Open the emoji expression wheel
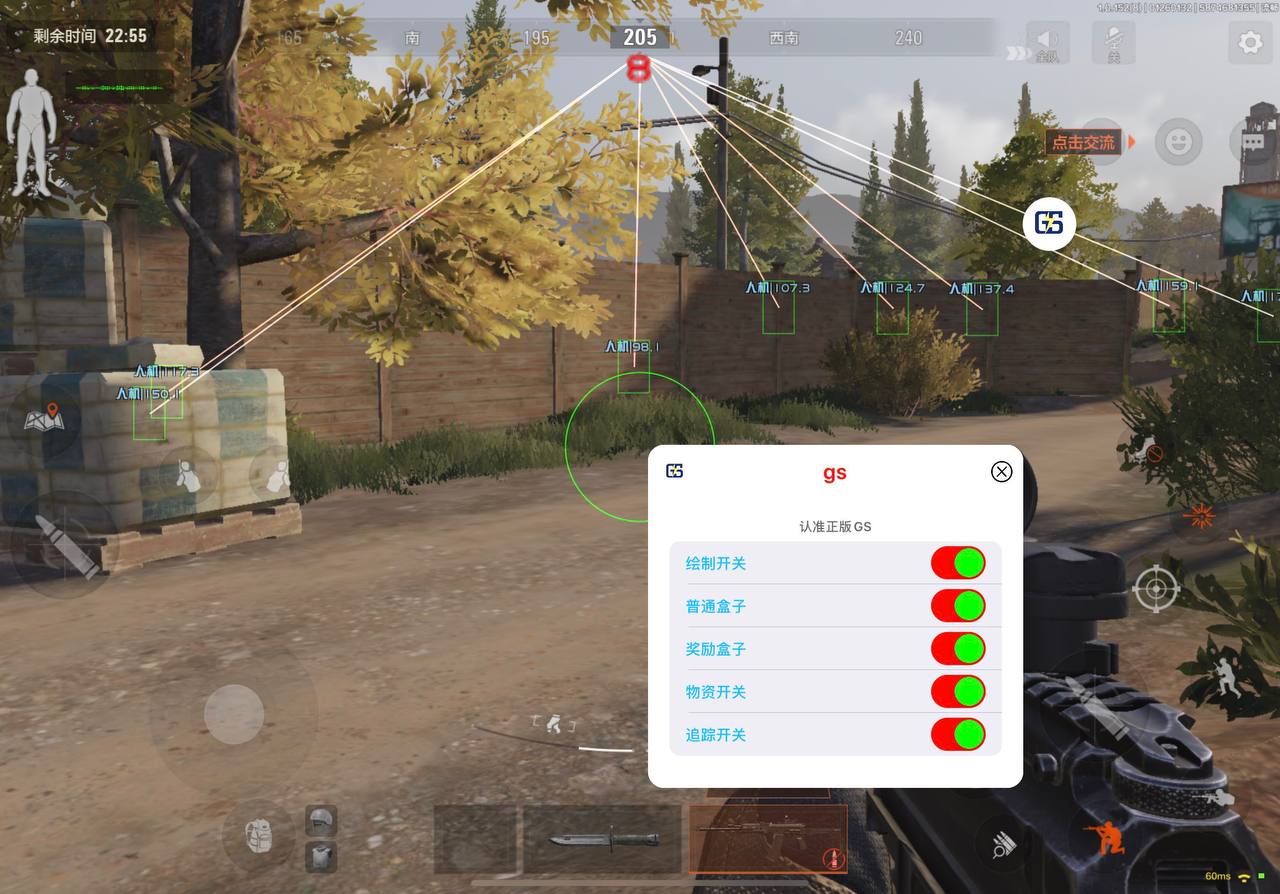1280x894 pixels. 1177,142
